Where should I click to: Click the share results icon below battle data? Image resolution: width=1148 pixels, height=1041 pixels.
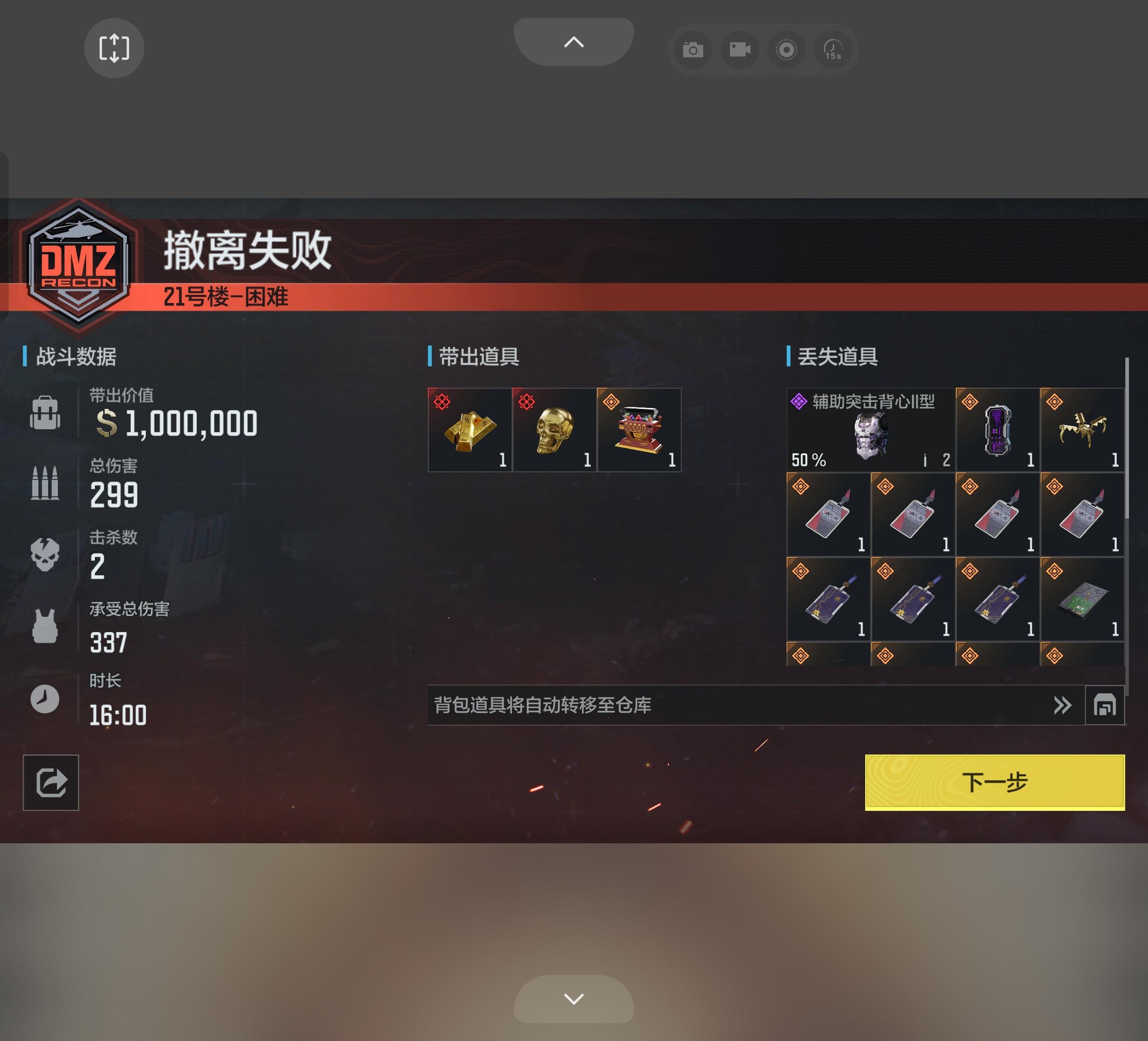(50, 783)
